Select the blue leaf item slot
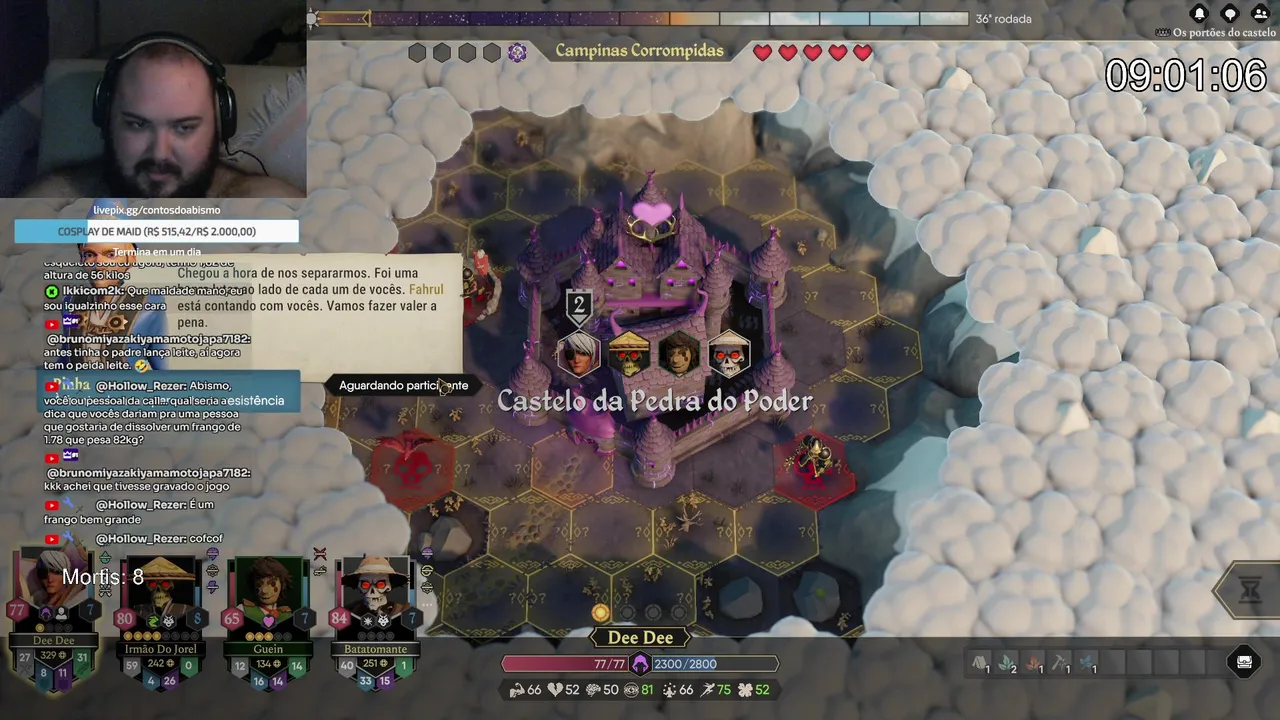 [1088, 662]
